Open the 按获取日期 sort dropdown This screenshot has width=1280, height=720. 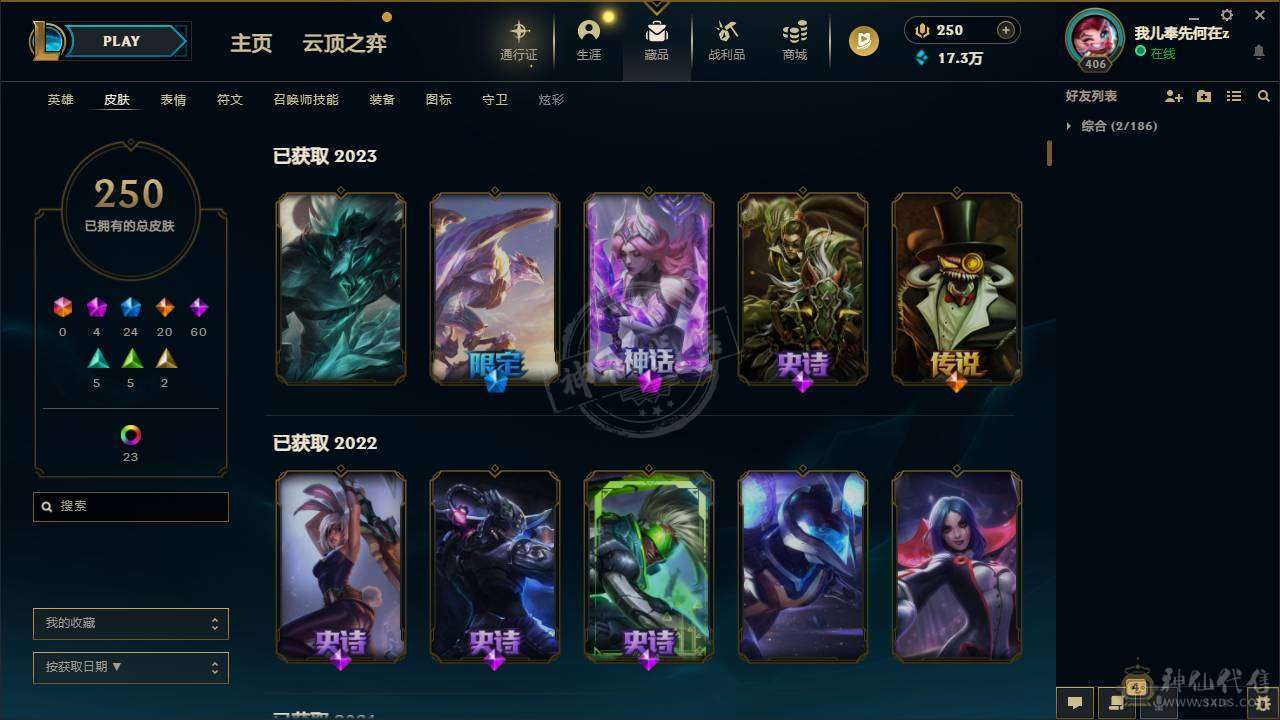click(130, 667)
